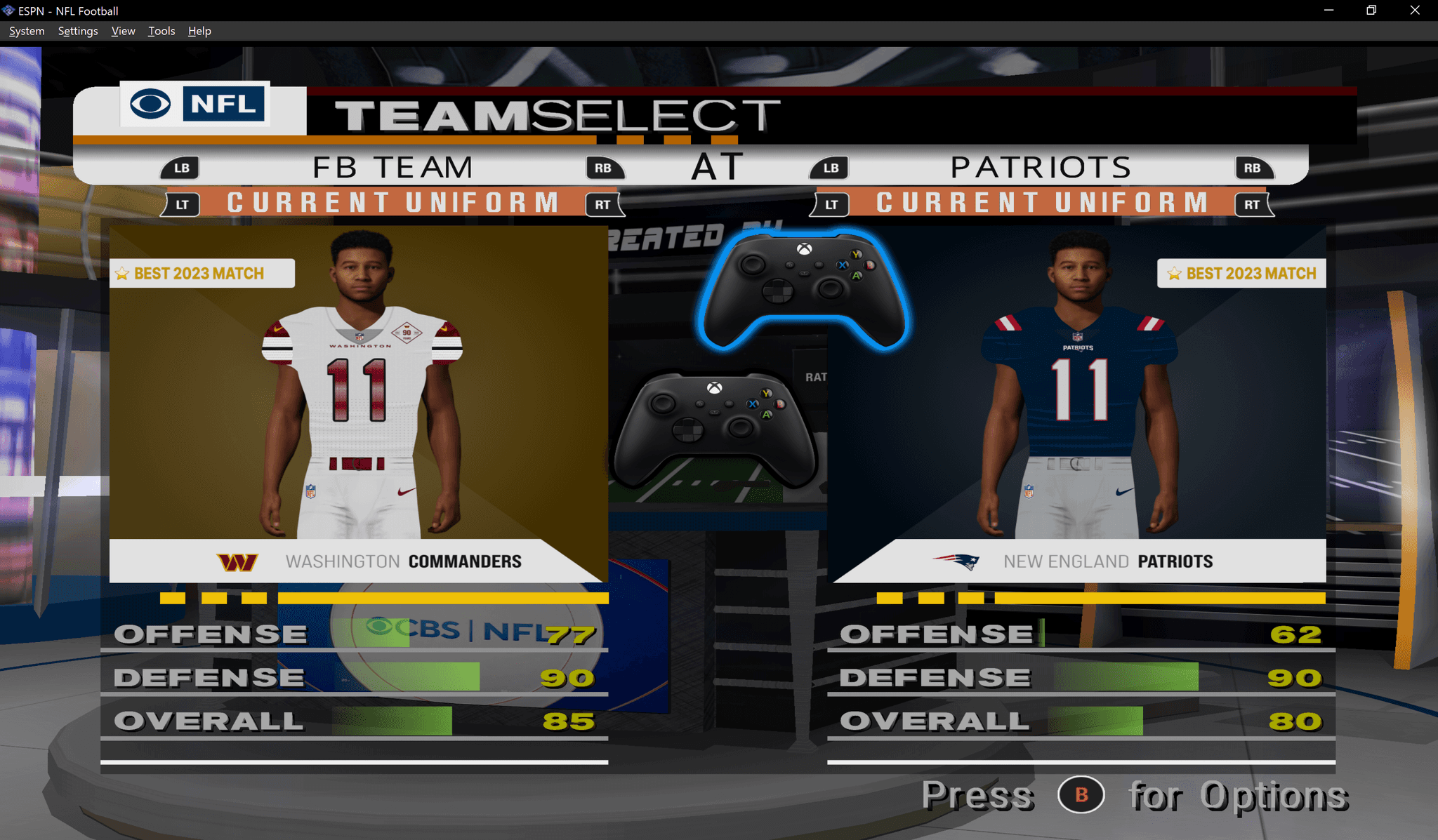The height and width of the screenshot is (840, 1438).
Task: Toggle LB to switch the away team
Action: click(181, 168)
